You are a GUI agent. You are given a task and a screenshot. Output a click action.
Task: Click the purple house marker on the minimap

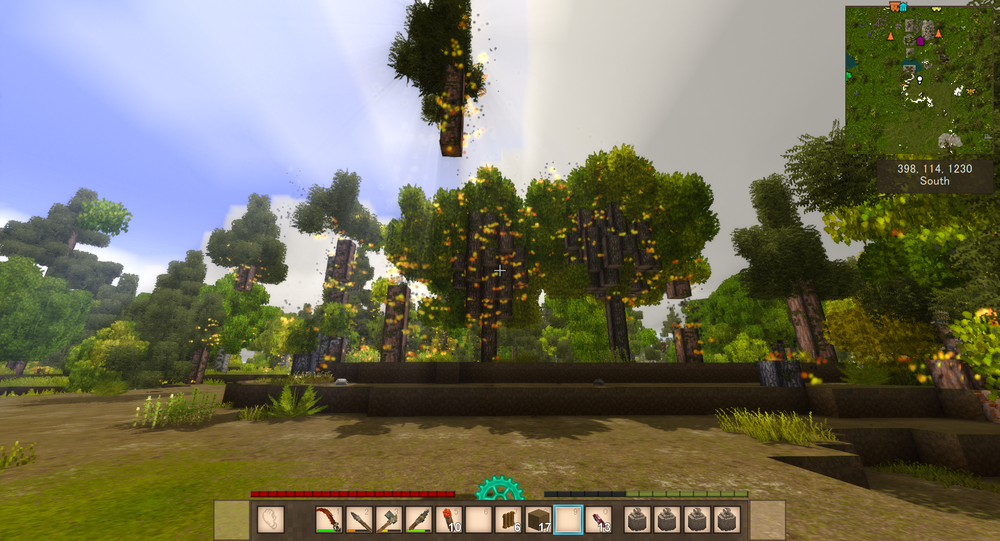coord(921,41)
